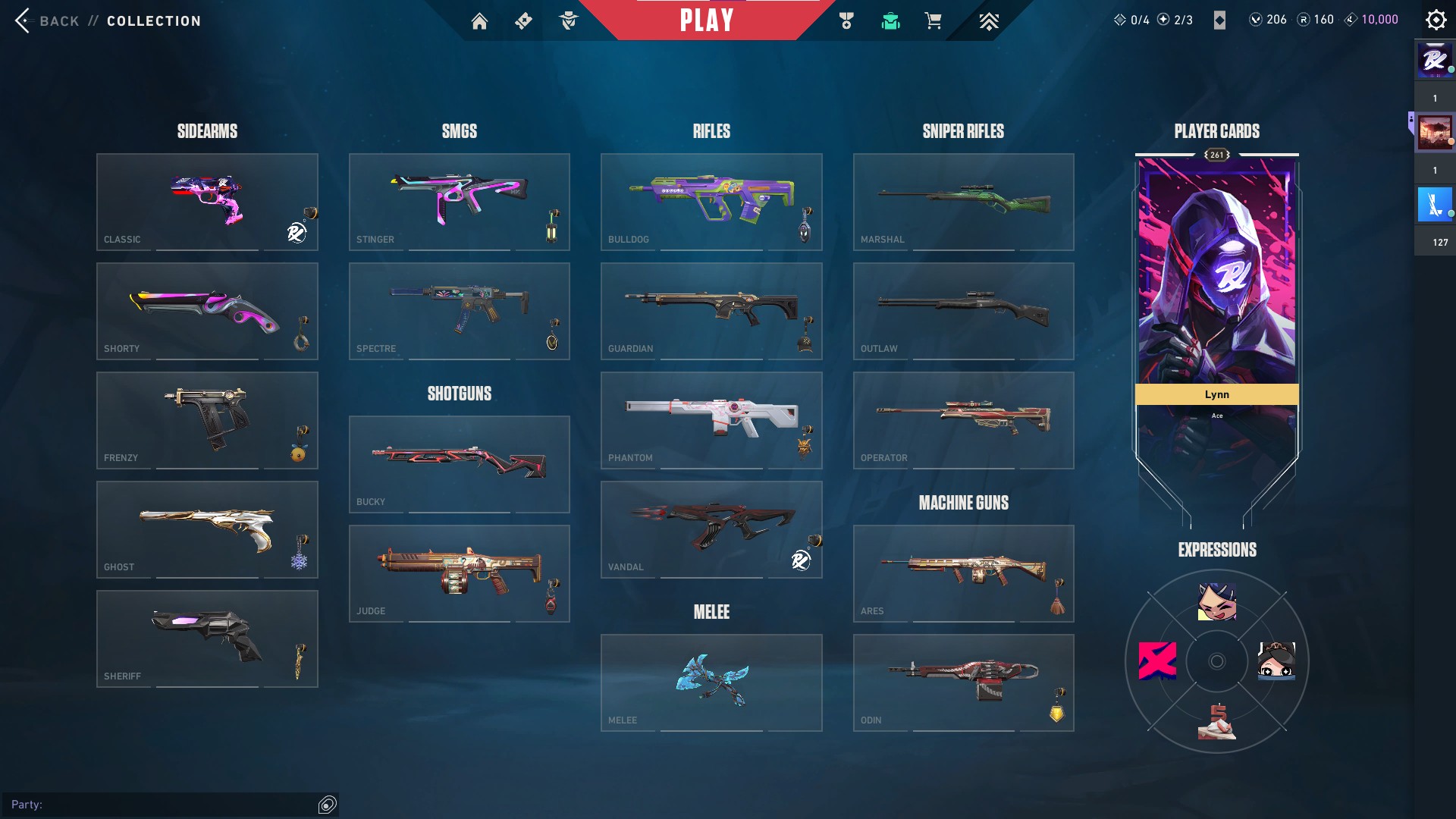Viewport: 1456px width, 819px height.
Task: Select the Operator sniper slot
Action: click(x=963, y=420)
